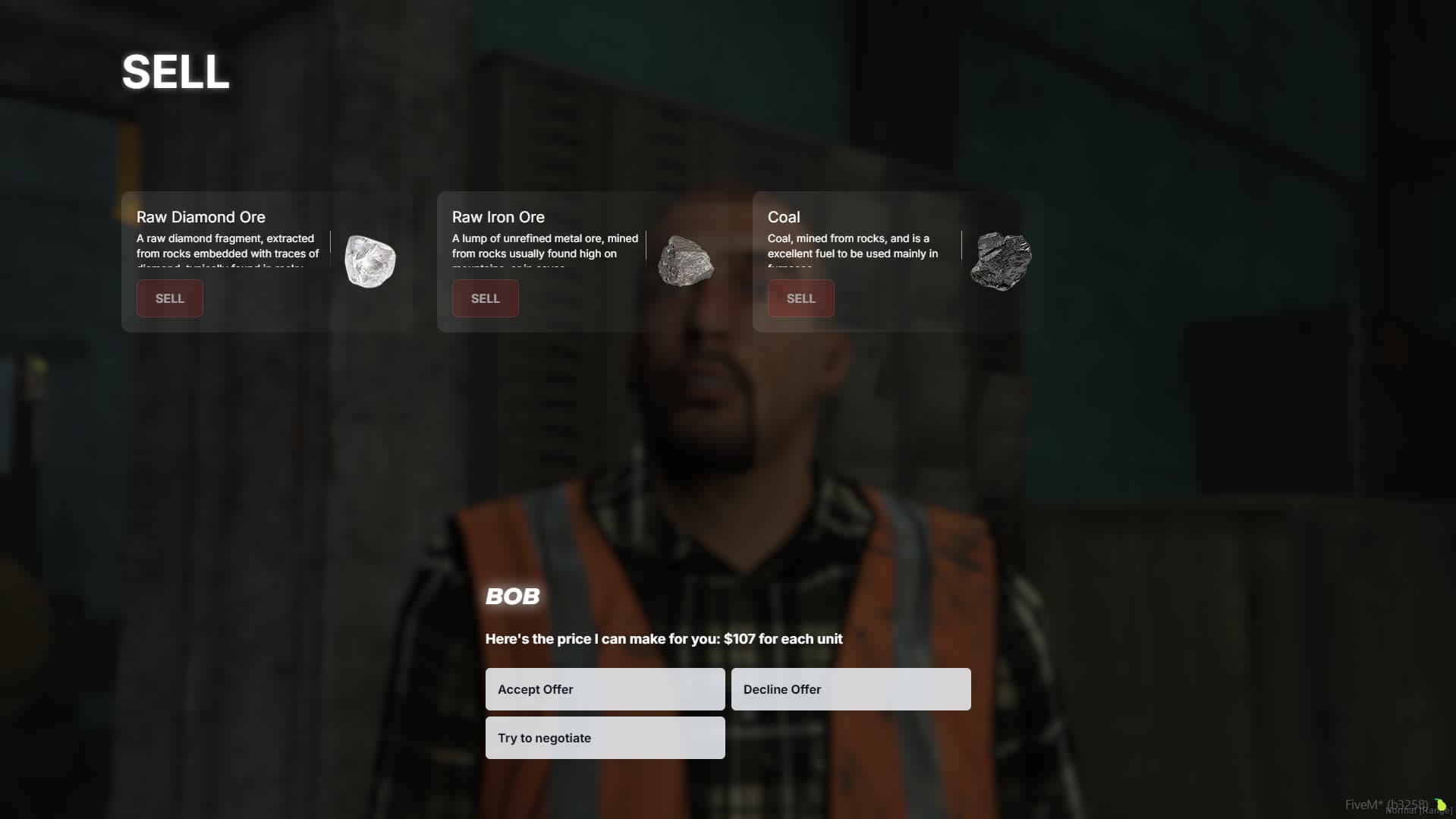This screenshot has width=1456, height=819.
Task: Decline Bob's price offer
Action: tap(851, 689)
